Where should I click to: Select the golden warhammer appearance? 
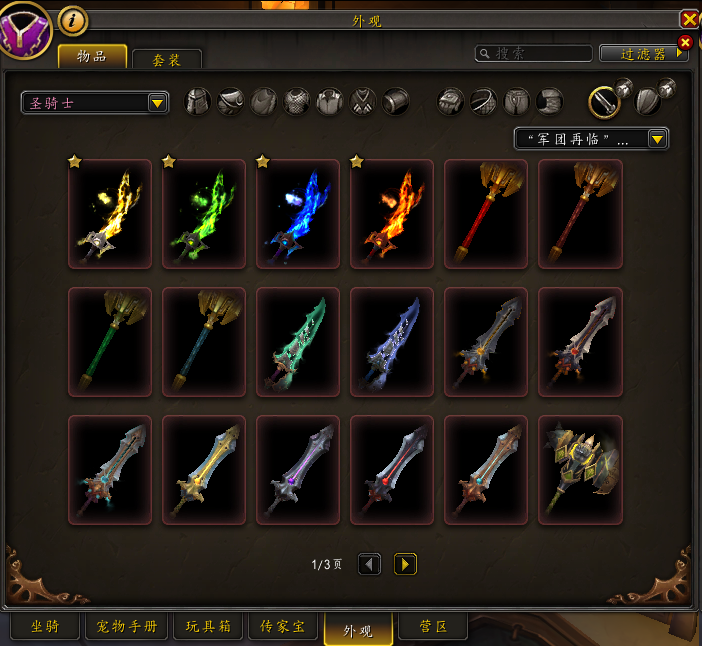(x=580, y=470)
